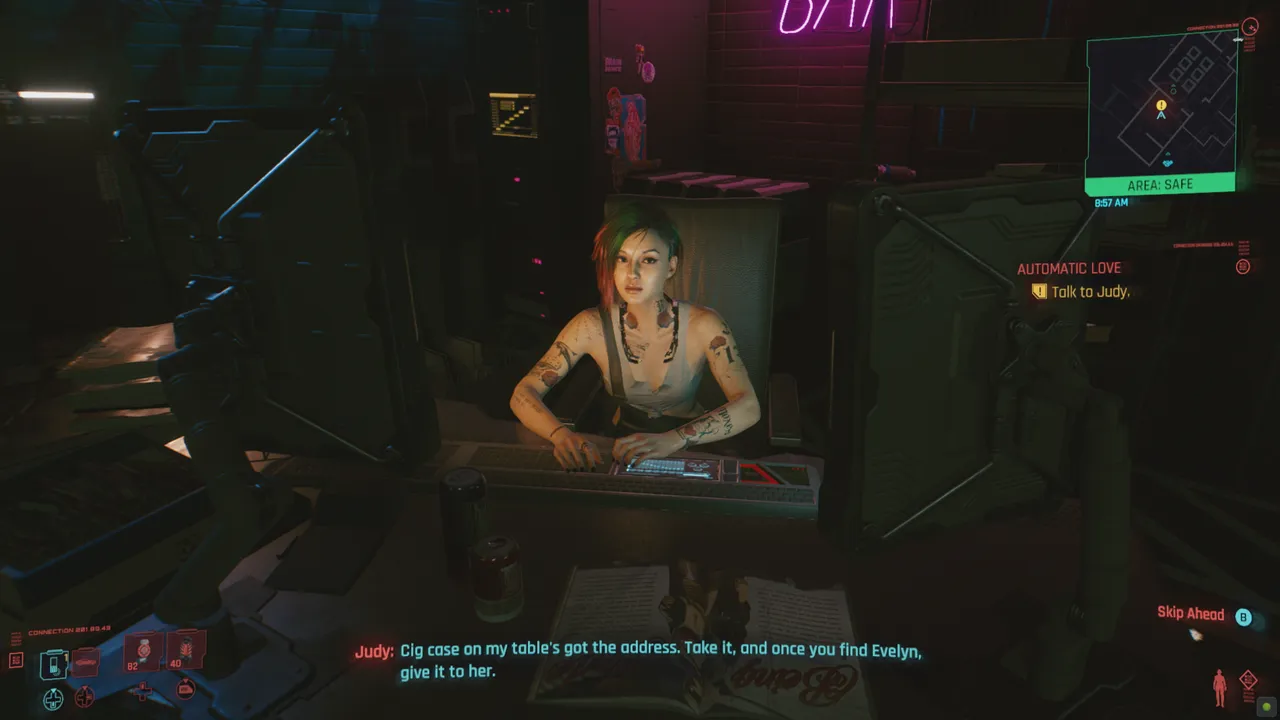Click the green dot overlay button
The height and width of the screenshot is (720, 1280).
(1265, 706)
